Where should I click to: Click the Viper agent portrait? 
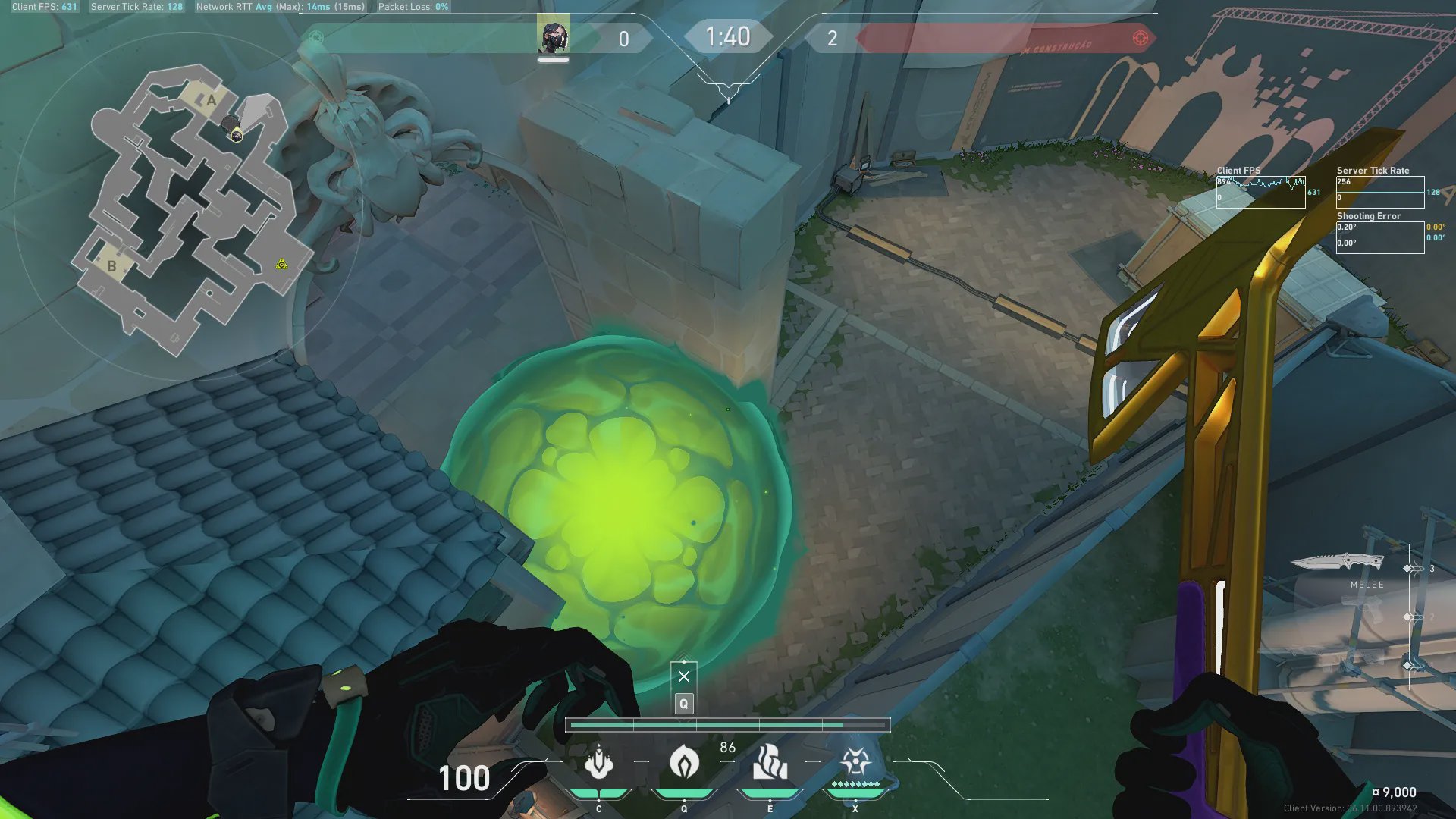(554, 37)
